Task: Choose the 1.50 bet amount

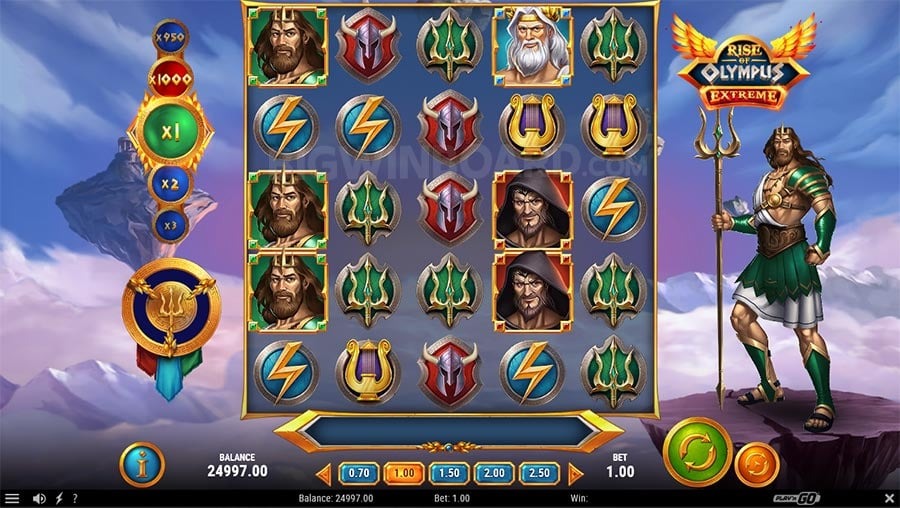Action: click(x=449, y=473)
